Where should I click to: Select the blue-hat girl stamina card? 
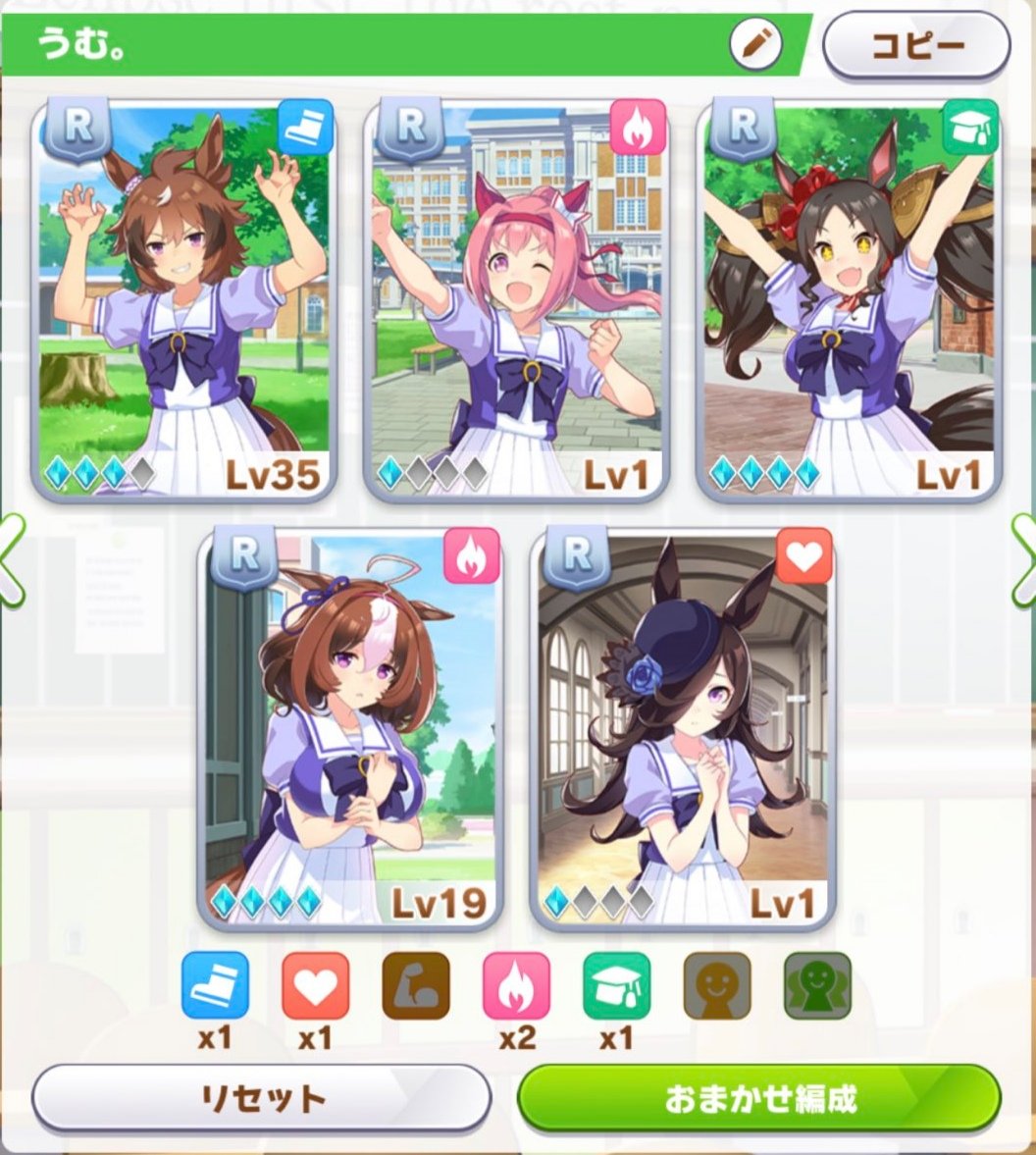point(683,728)
